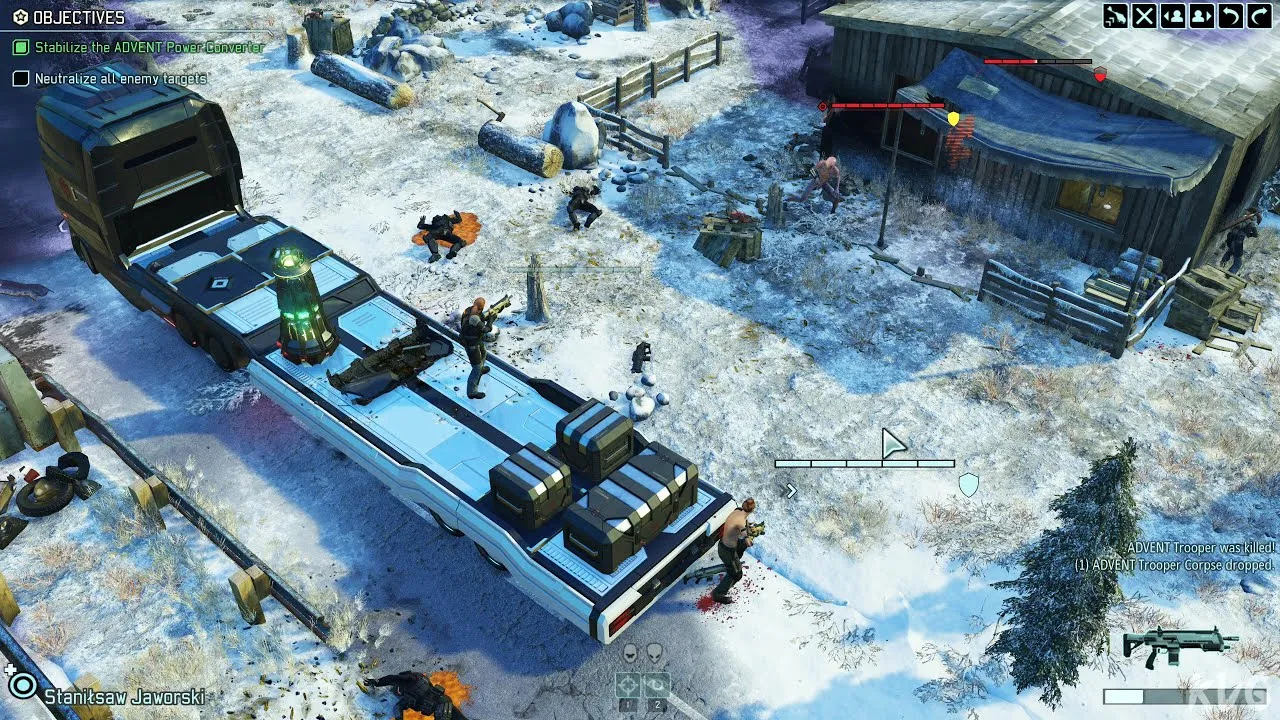
Task: Rotate camera with the left curved arrow
Action: [1231, 16]
